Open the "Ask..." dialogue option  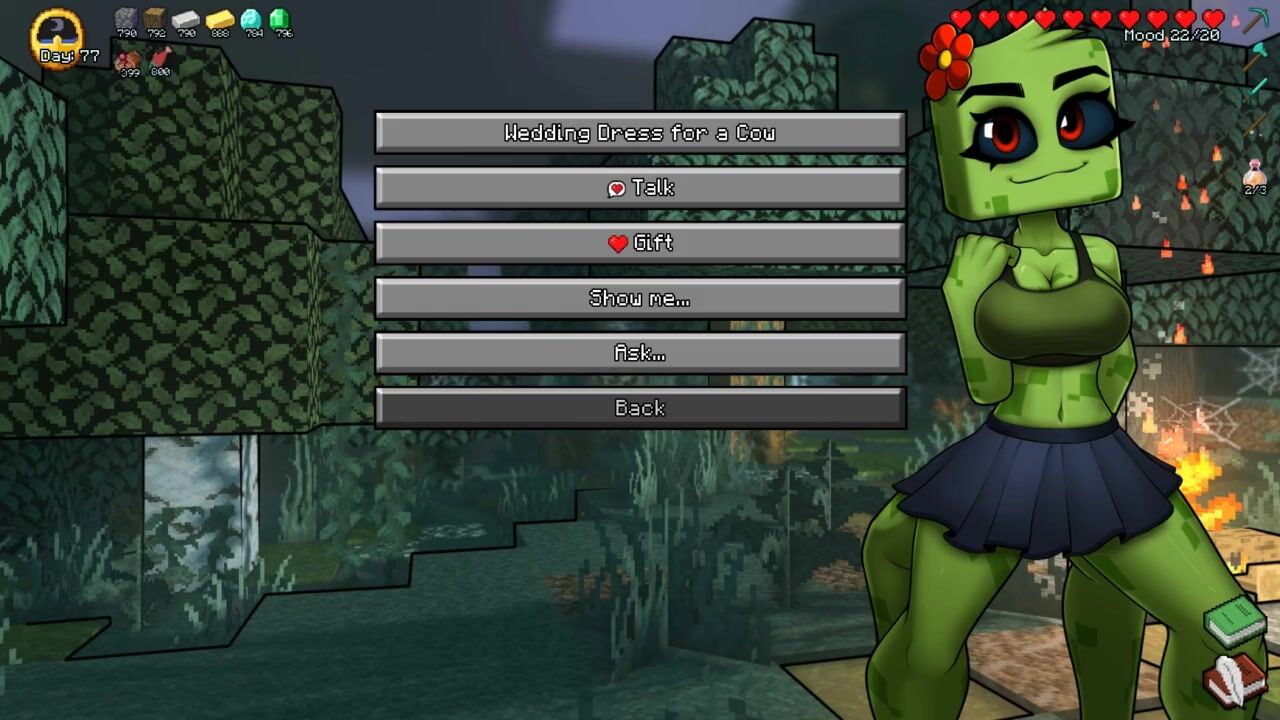click(x=640, y=353)
